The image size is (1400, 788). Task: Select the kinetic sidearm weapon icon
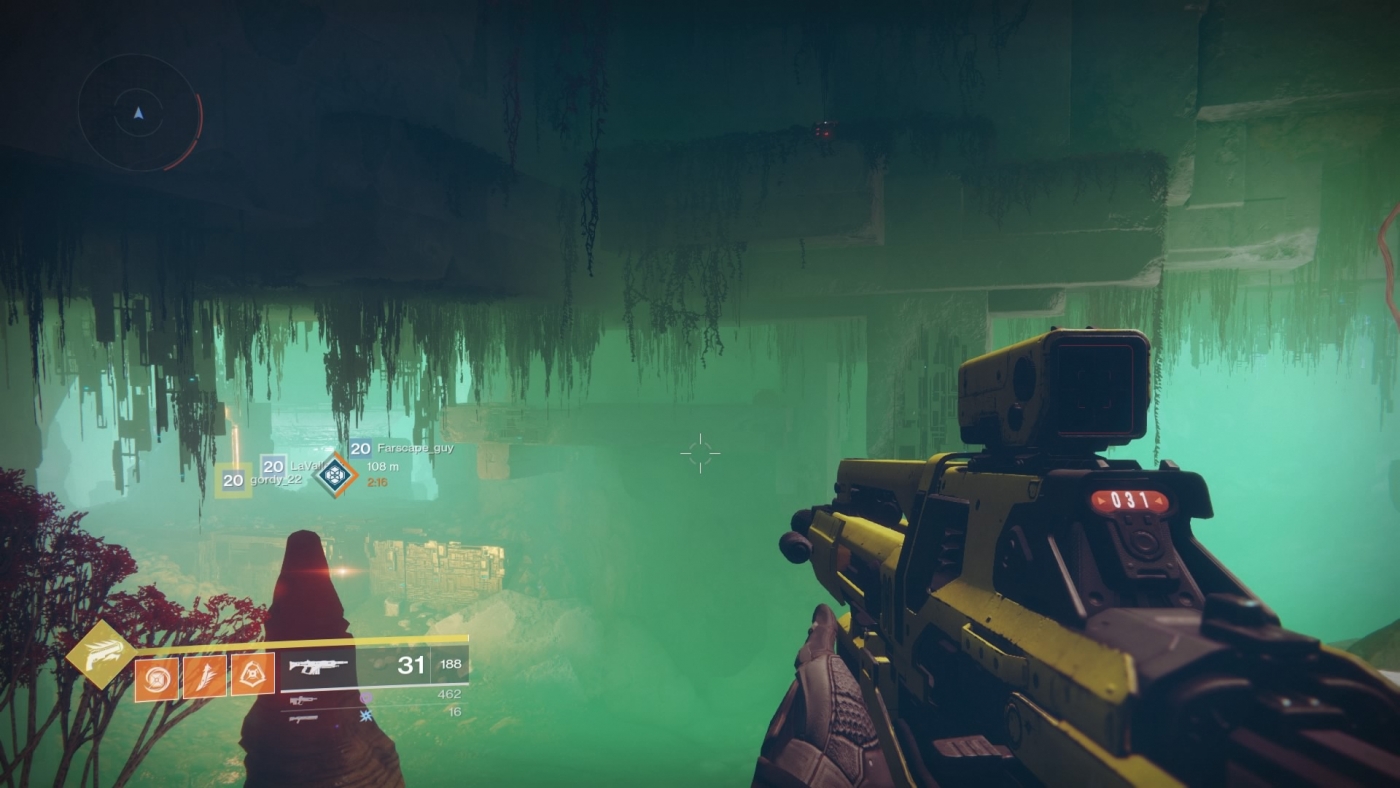[304, 700]
